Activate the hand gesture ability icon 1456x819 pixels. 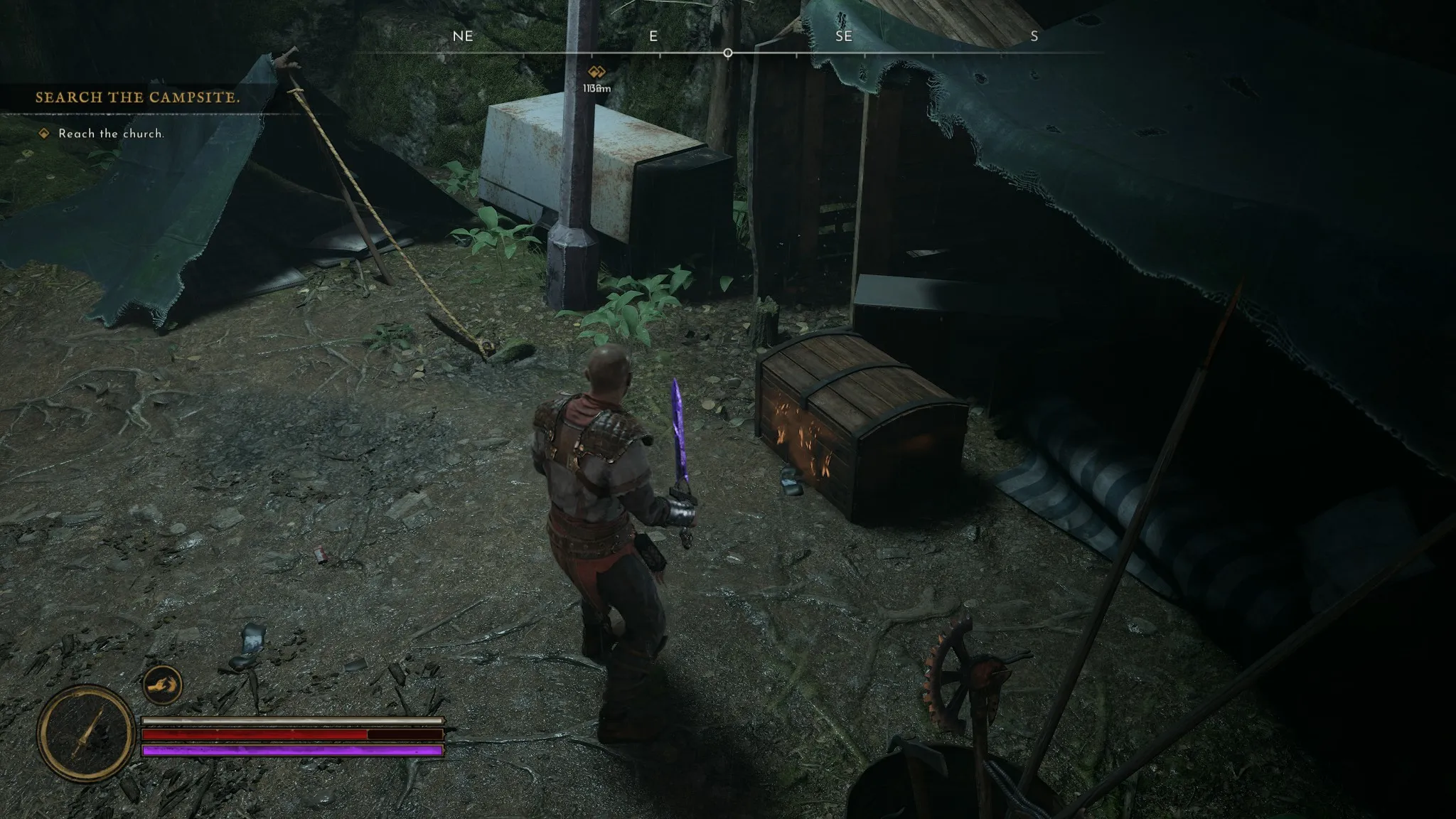point(163,685)
